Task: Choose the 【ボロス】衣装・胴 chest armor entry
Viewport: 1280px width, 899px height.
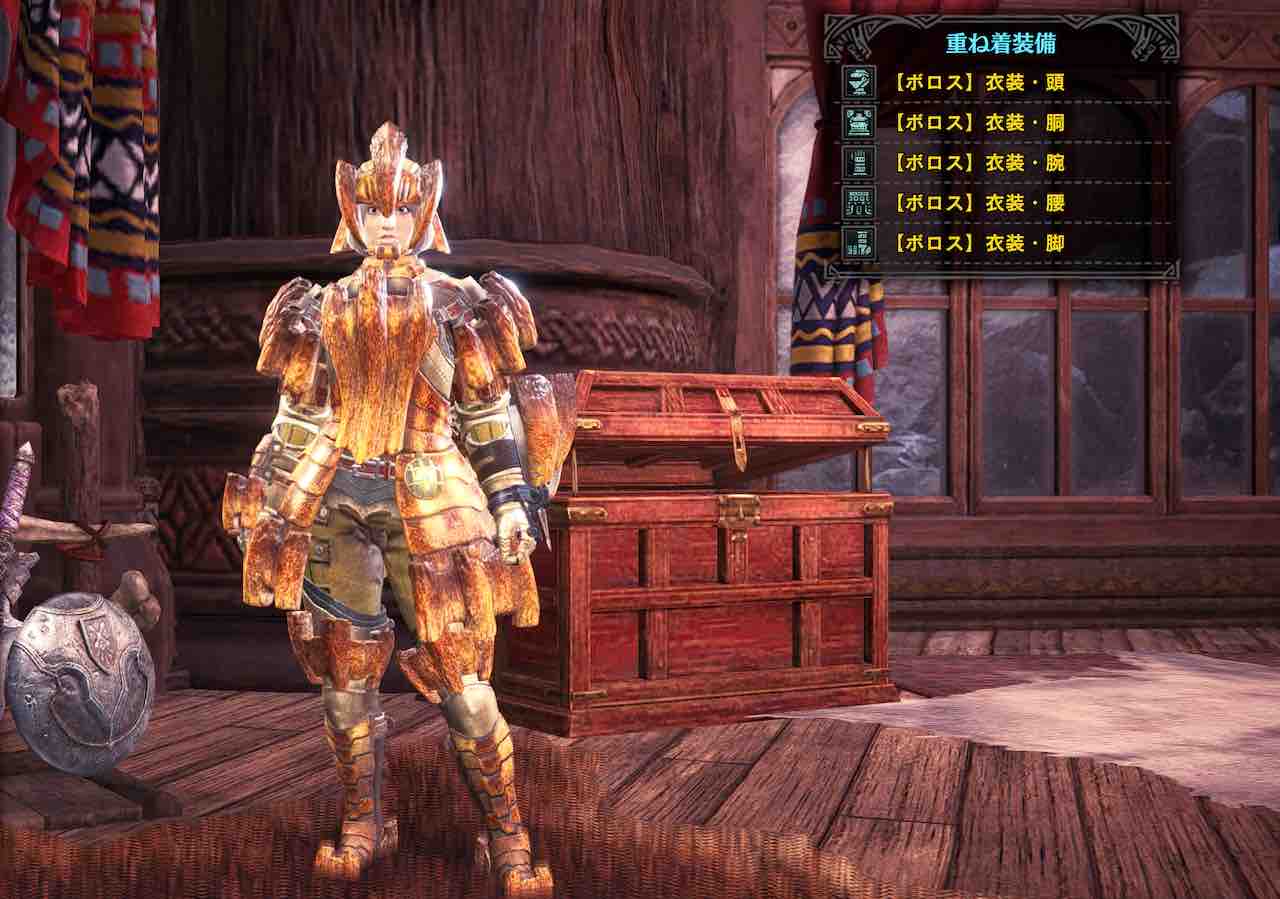Action: click(x=979, y=122)
